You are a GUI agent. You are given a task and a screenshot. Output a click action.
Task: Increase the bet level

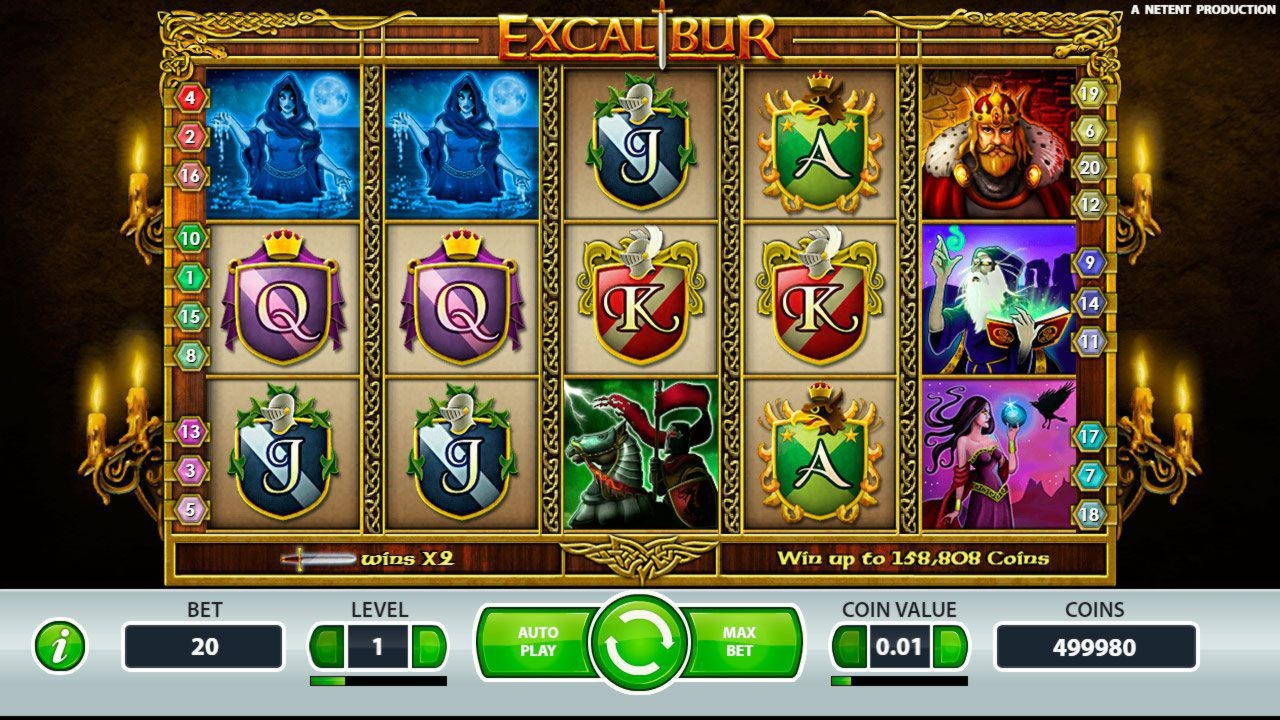click(x=429, y=647)
